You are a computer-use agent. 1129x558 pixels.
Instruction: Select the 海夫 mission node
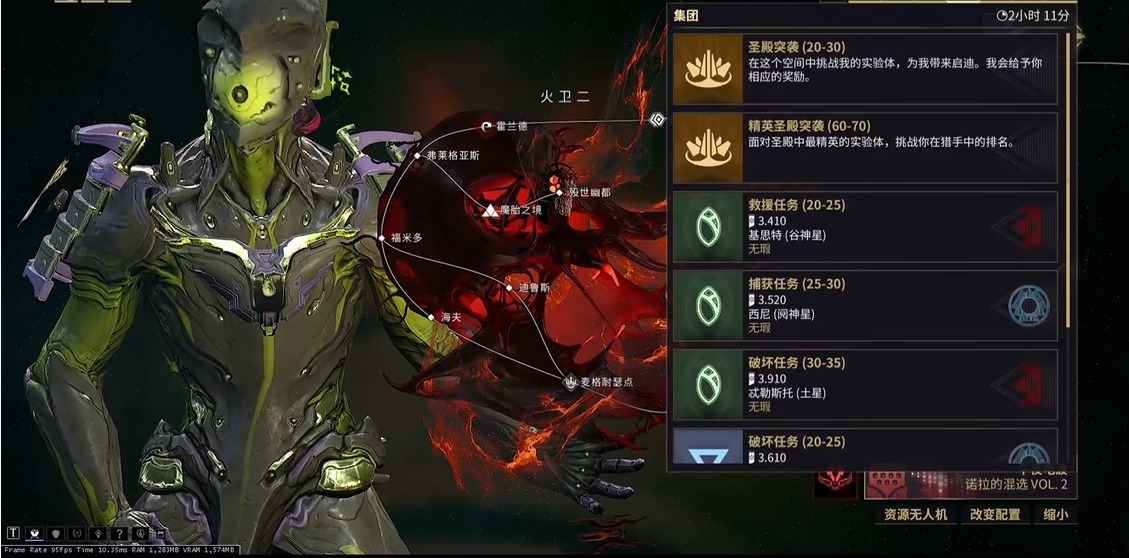tap(433, 317)
